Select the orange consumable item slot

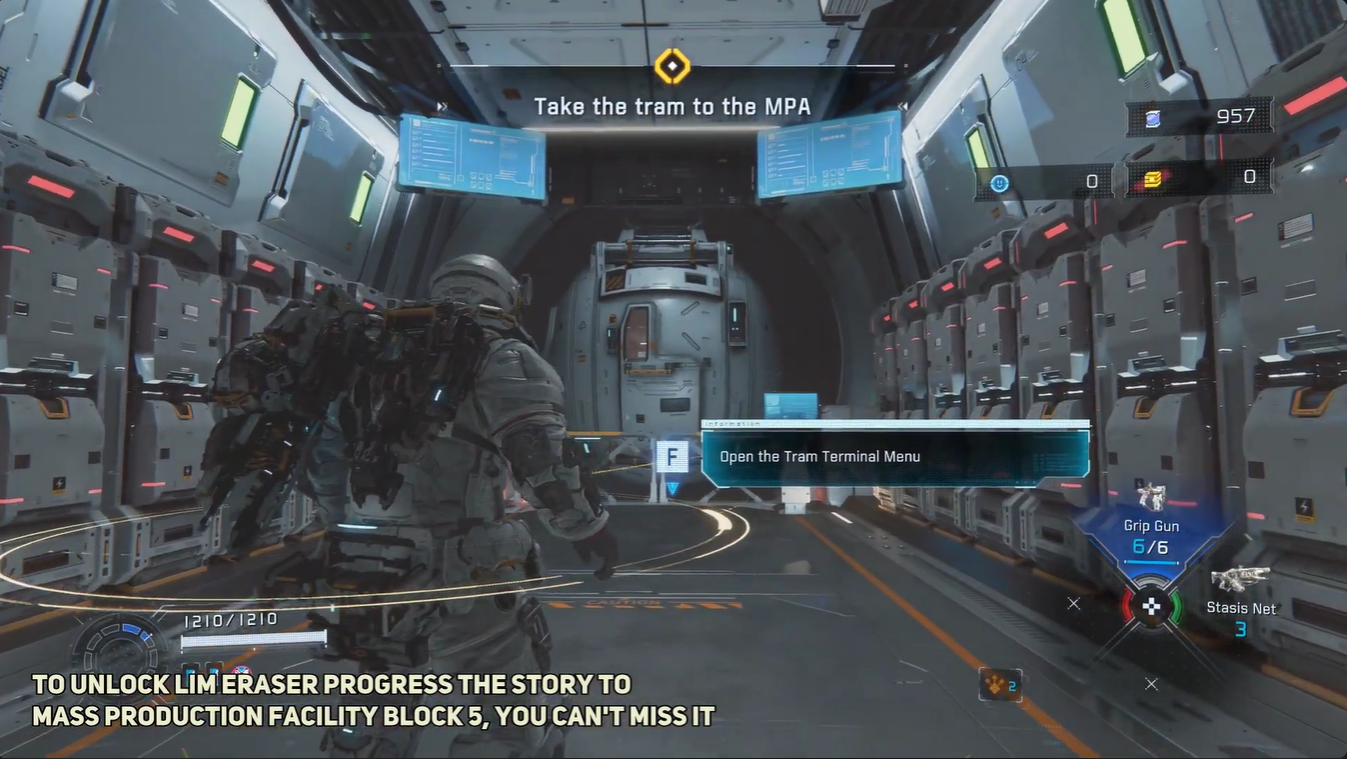(1000, 685)
